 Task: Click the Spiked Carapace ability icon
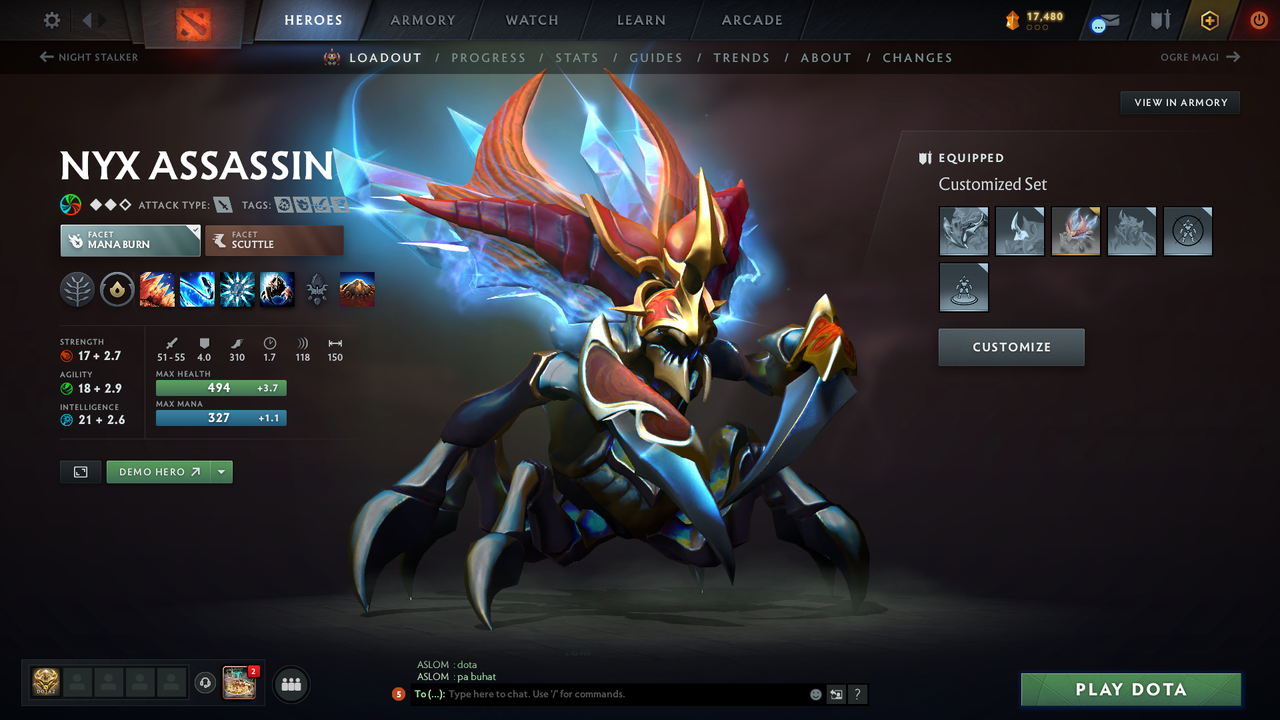[236, 289]
